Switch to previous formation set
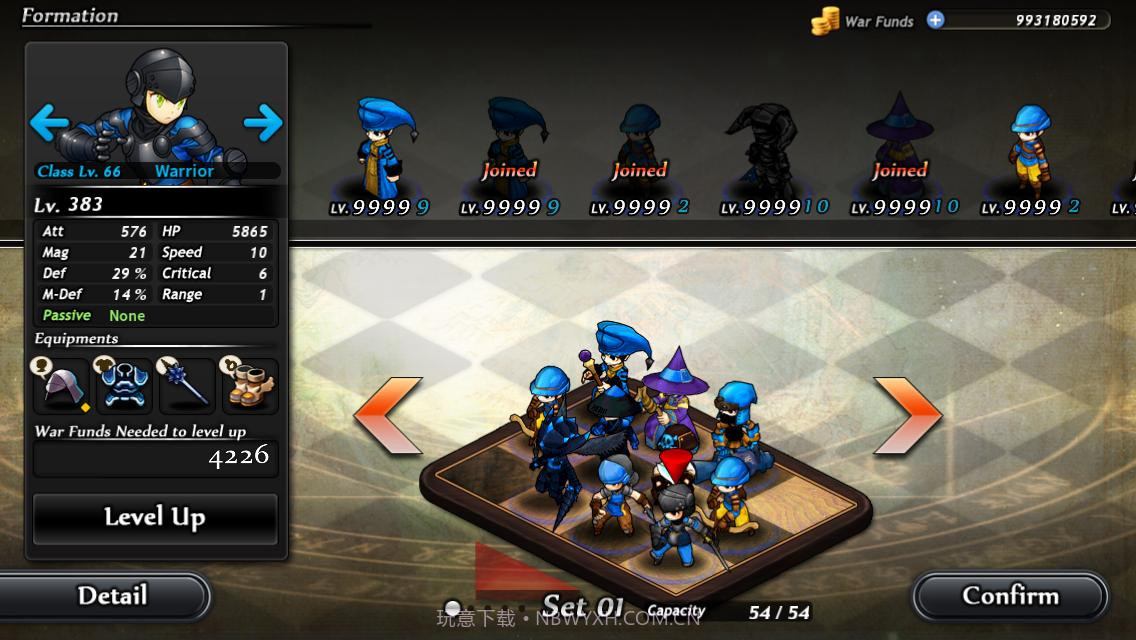1136x640 pixels. pos(388,415)
